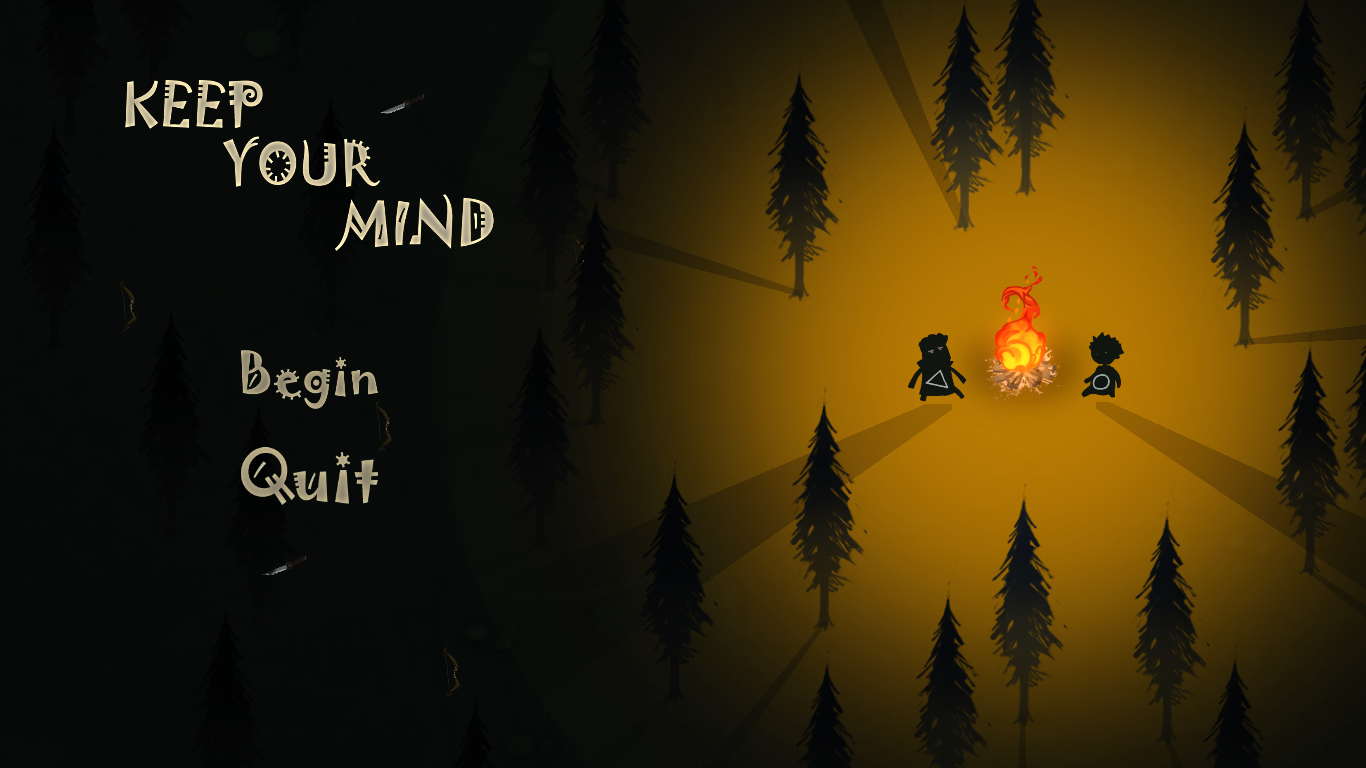Screen dimensions: 1366x768
Task: Click the word KEEP in the title
Action: (x=195, y=102)
